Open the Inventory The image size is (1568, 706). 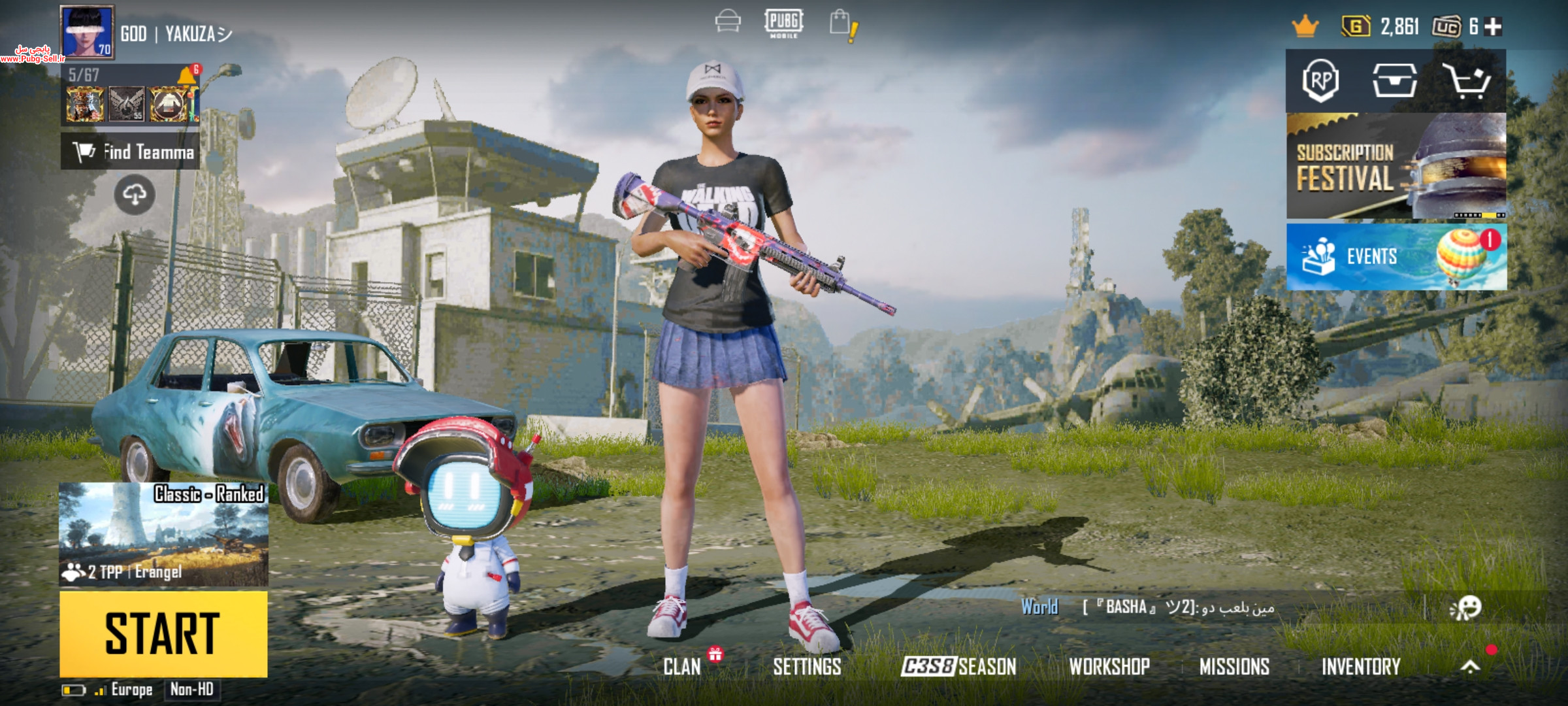click(1361, 666)
